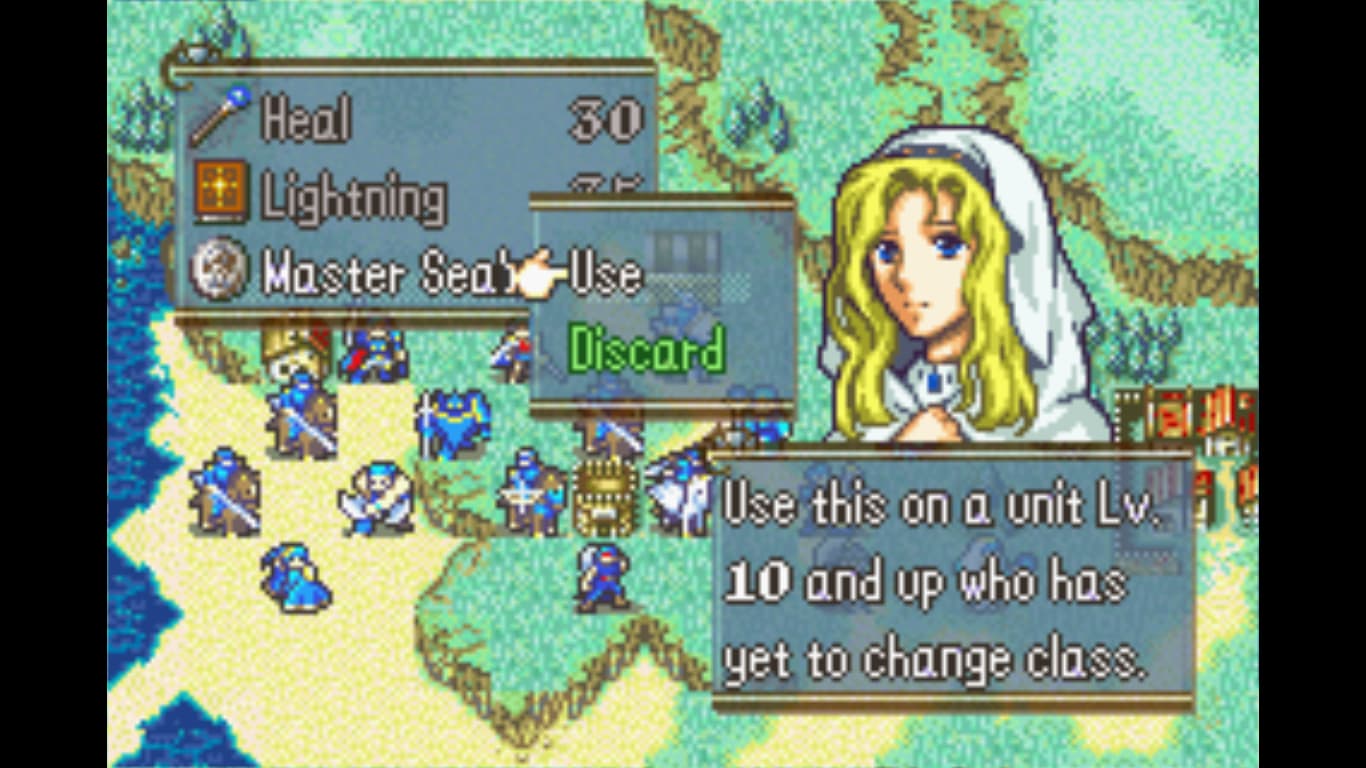Select the Heal staff entry
Image resolution: width=1366 pixels, height=768 pixels.
305,120
